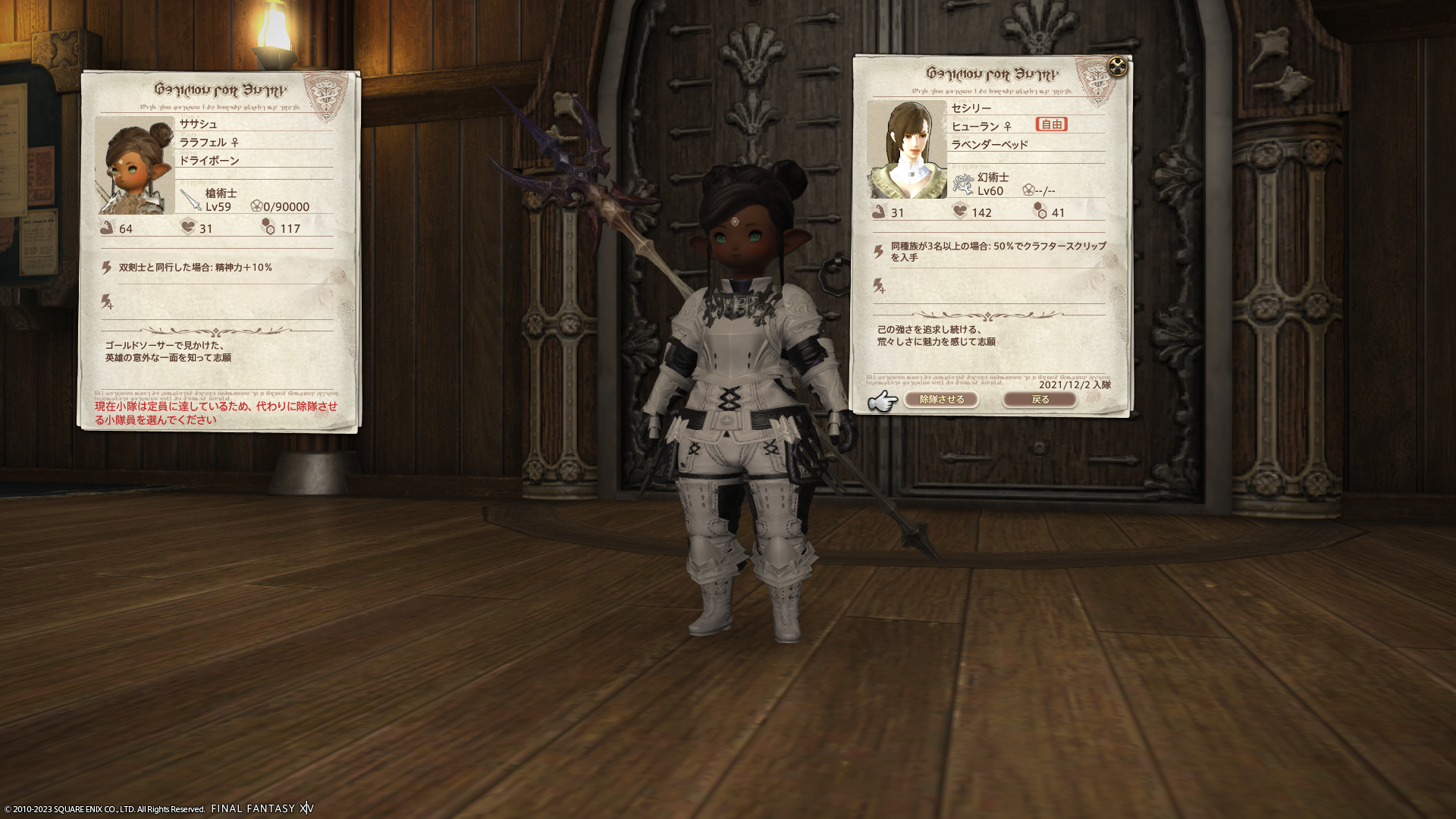Choose the 戻る back button

click(x=1040, y=400)
